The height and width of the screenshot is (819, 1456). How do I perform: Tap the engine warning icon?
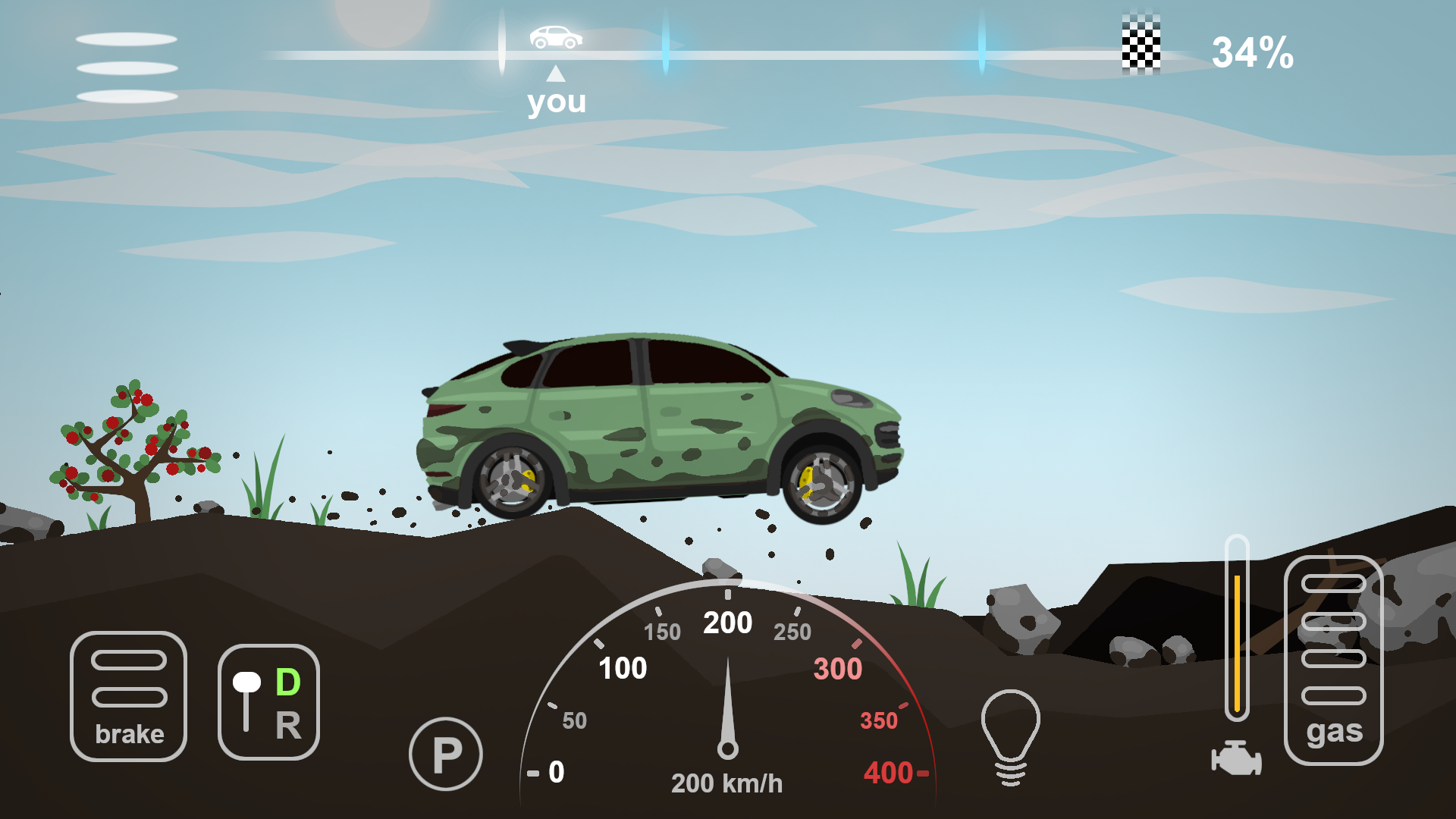pyautogui.click(x=1236, y=758)
